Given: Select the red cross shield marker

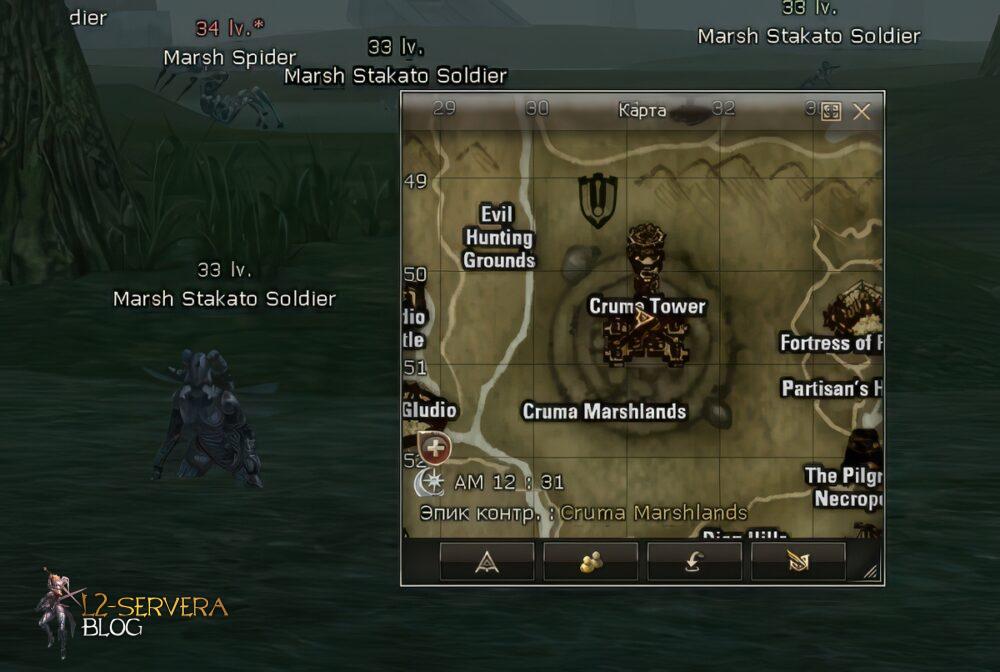Looking at the screenshot, I should (434, 448).
